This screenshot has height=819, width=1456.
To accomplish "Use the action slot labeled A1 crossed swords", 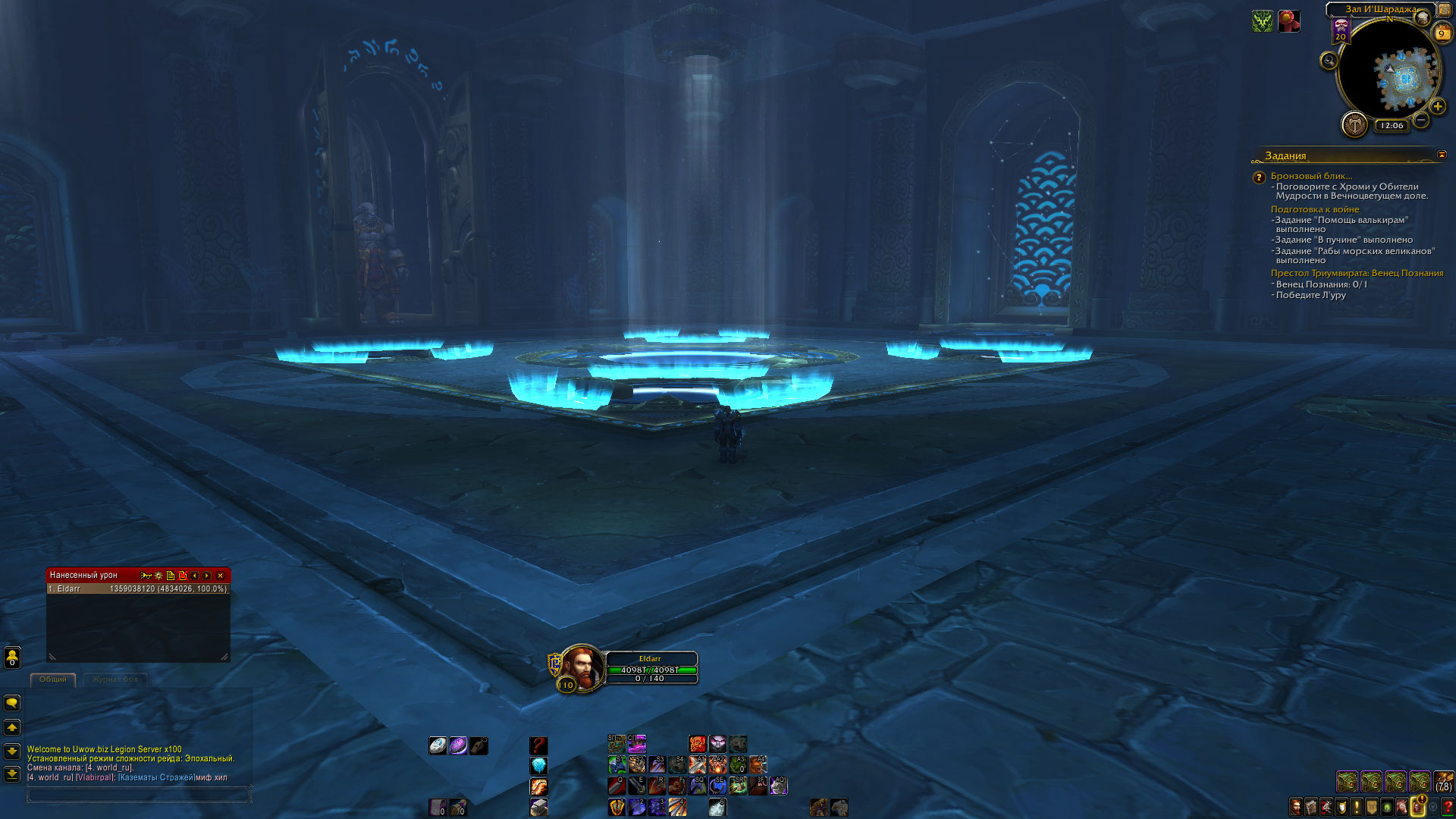I will pos(698,764).
